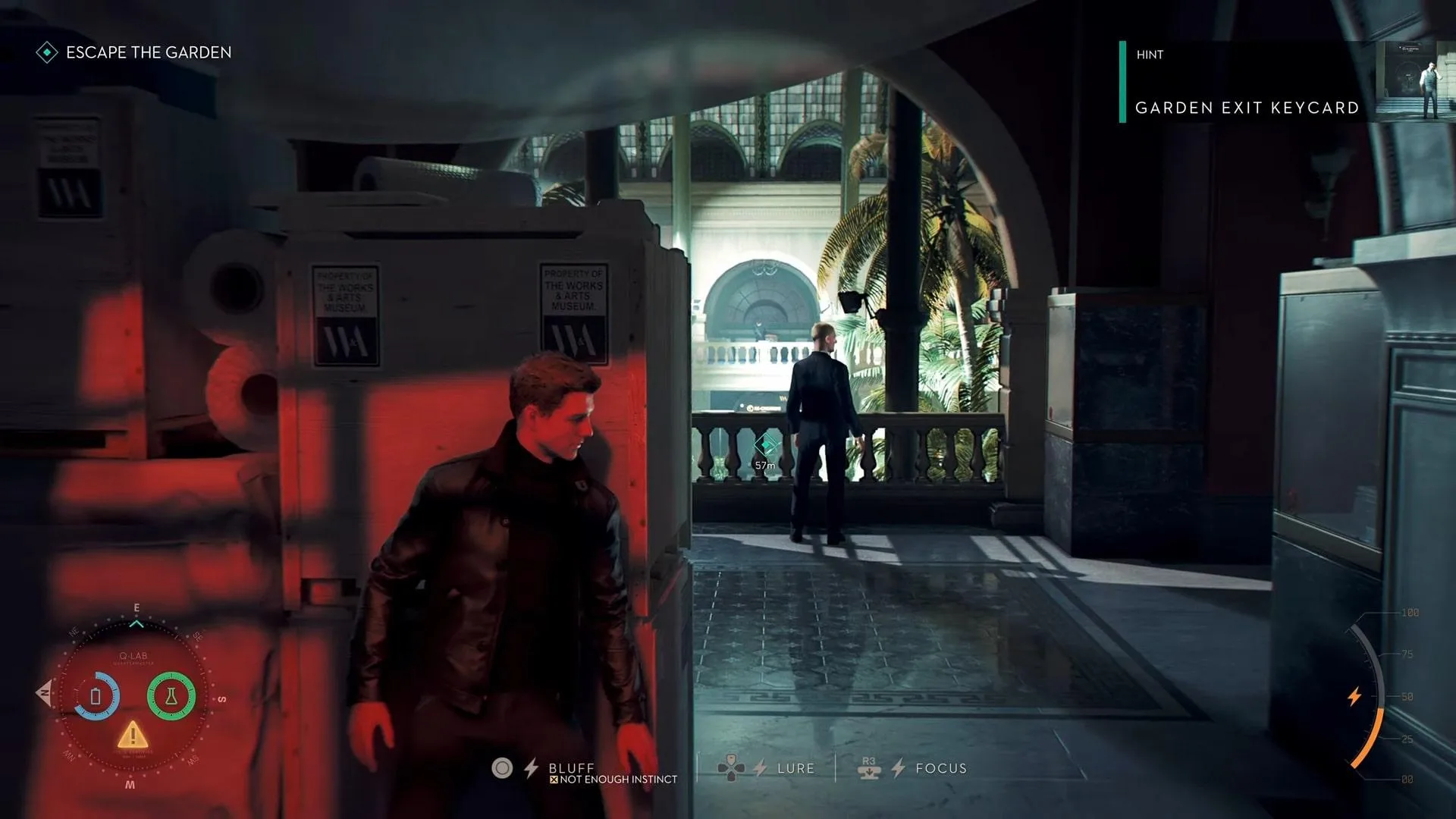Click the orange lightning instinct meter icon
Image resolution: width=1456 pixels, height=819 pixels.
[x=1354, y=696]
